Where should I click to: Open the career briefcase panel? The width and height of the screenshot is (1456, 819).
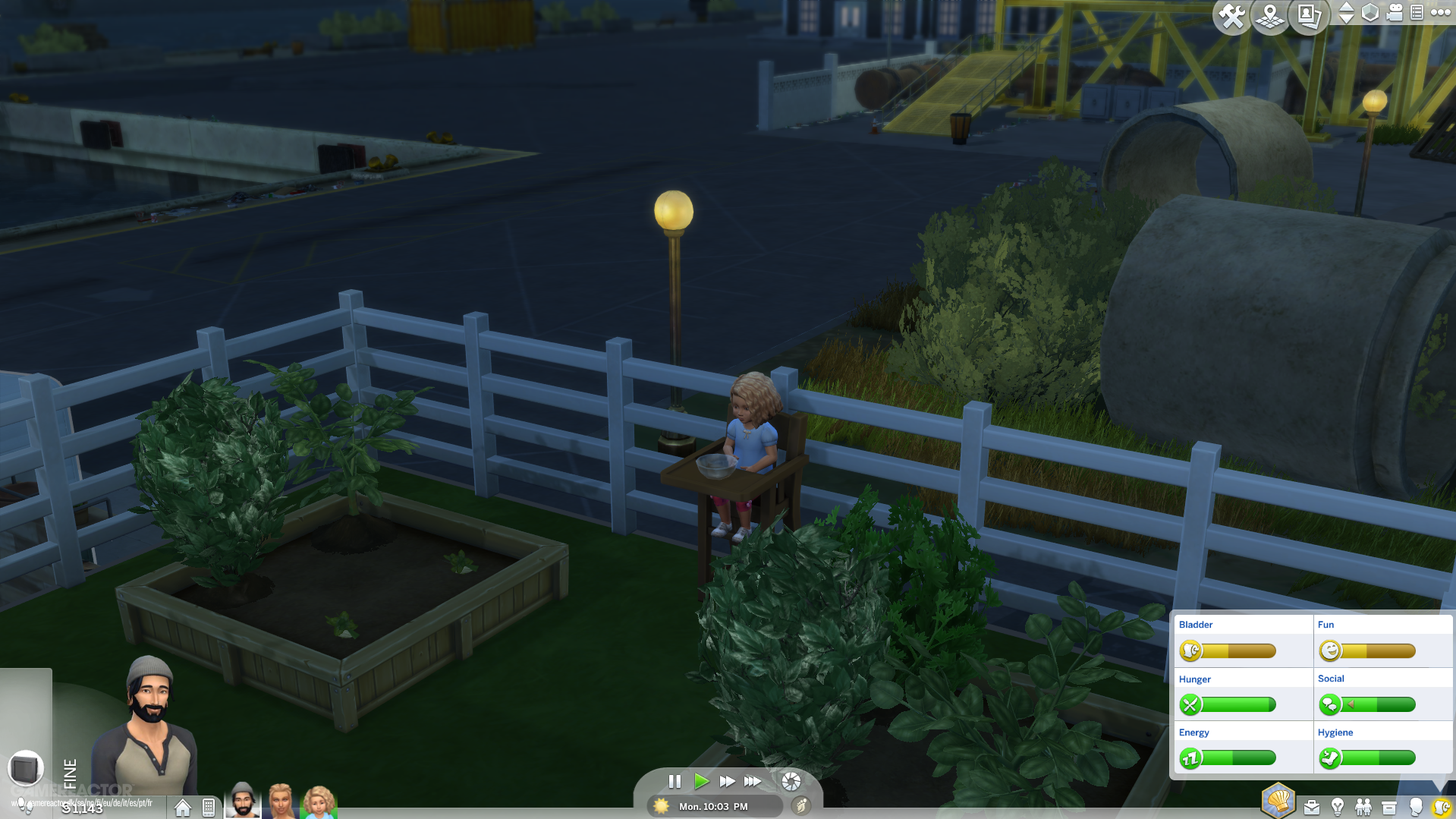point(1312,807)
